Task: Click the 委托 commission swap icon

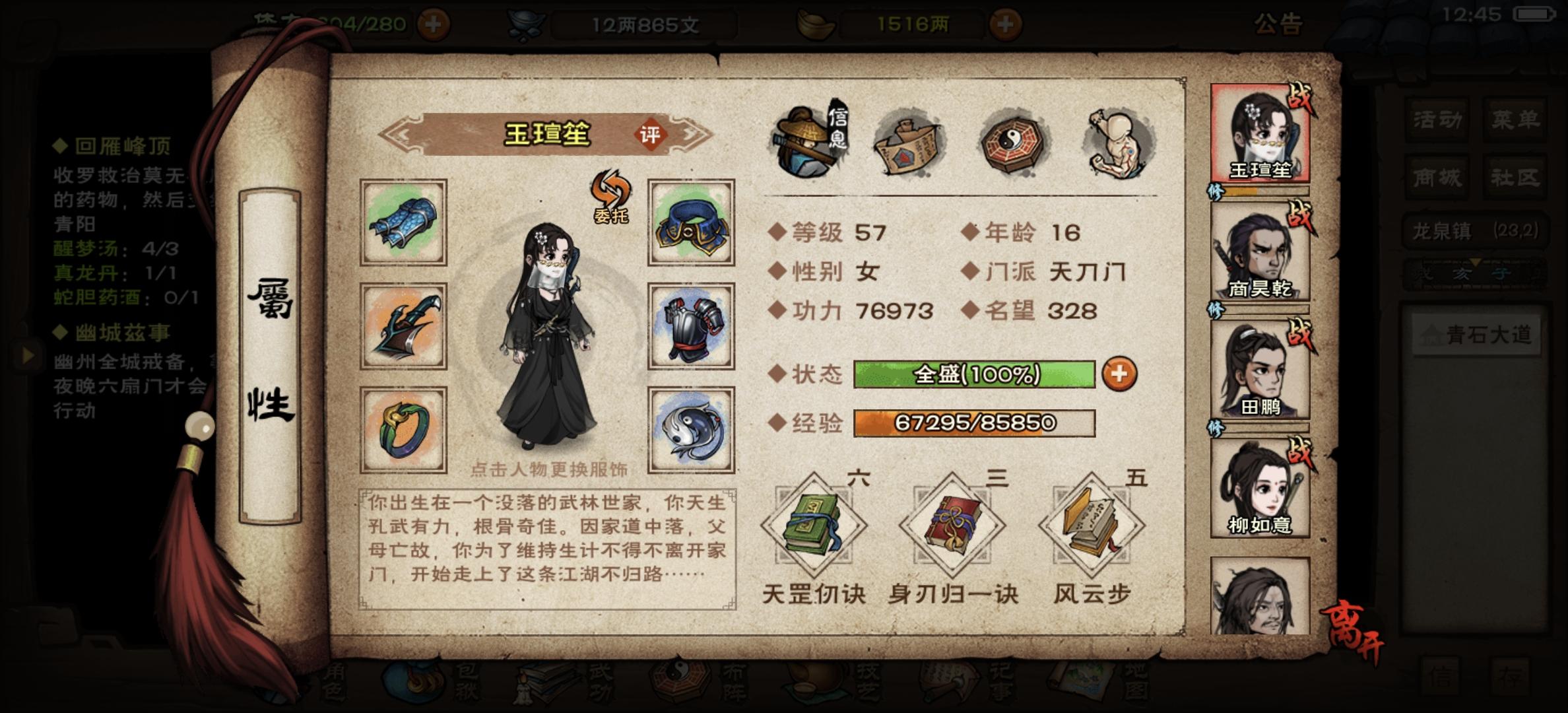Action: pos(610,195)
